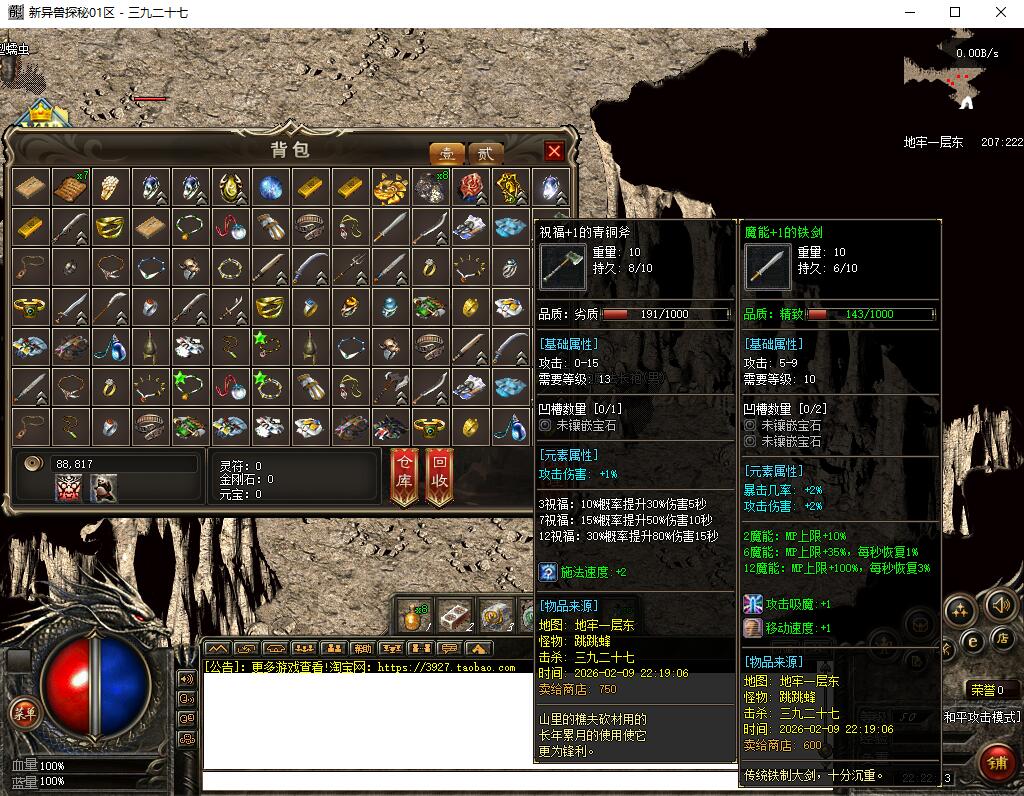Use the potion in hotbar slot 1
Screen dimensions: 1024x796
(x=413, y=615)
